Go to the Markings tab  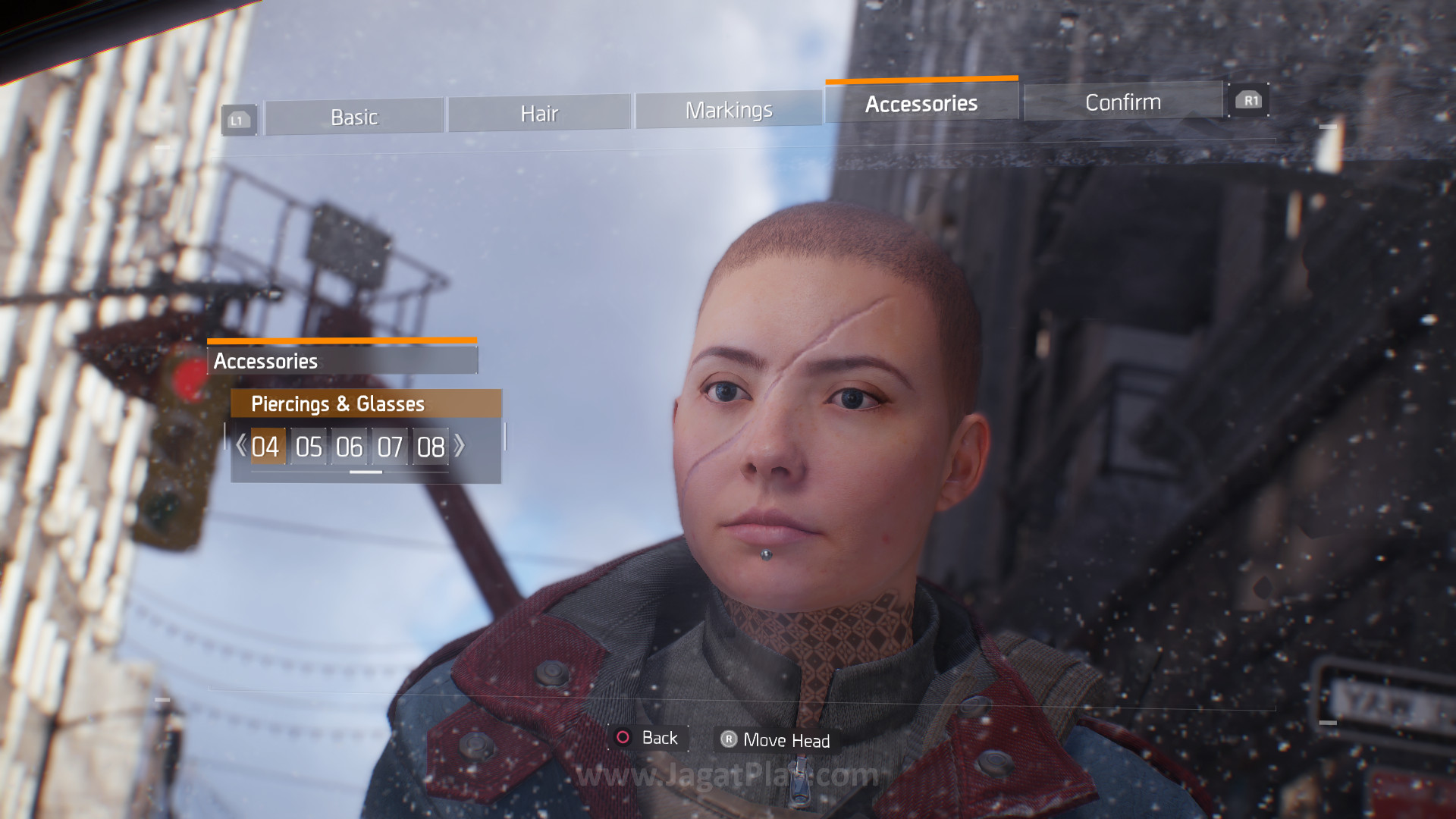(x=729, y=110)
